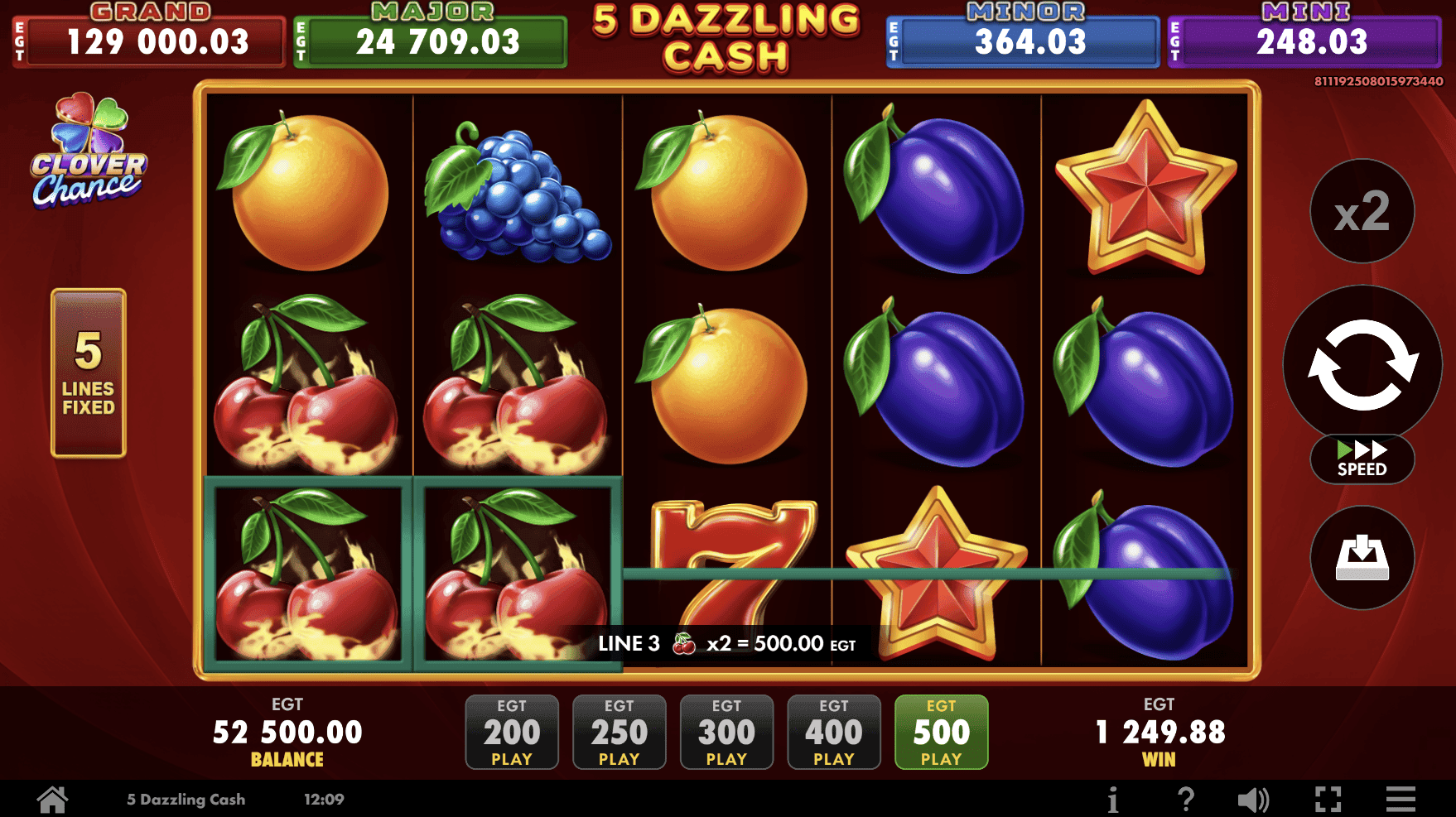
Task: Toggle fullscreen display mode
Action: 1327,798
